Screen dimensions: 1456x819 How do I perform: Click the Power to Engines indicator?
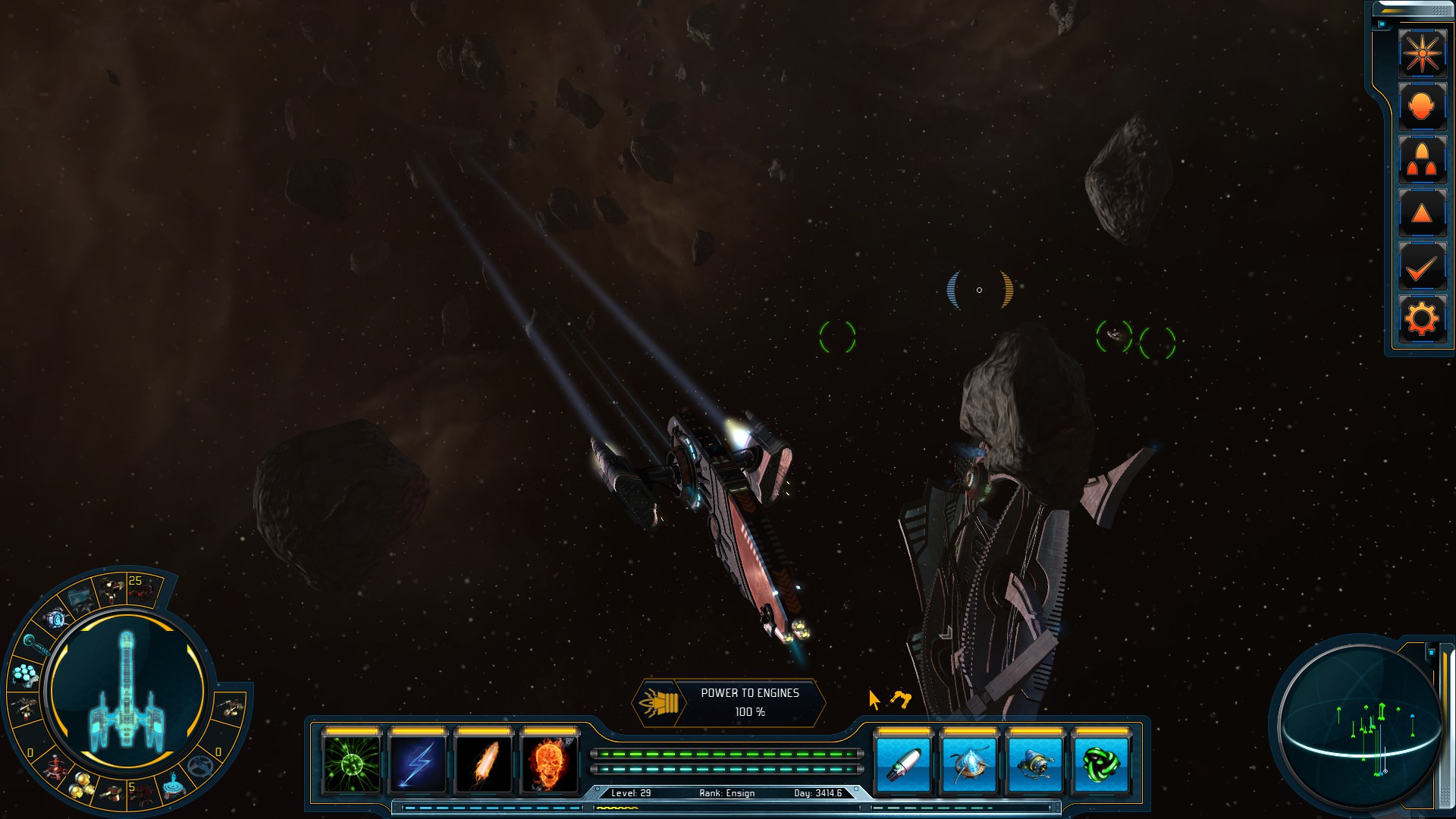[x=729, y=703]
